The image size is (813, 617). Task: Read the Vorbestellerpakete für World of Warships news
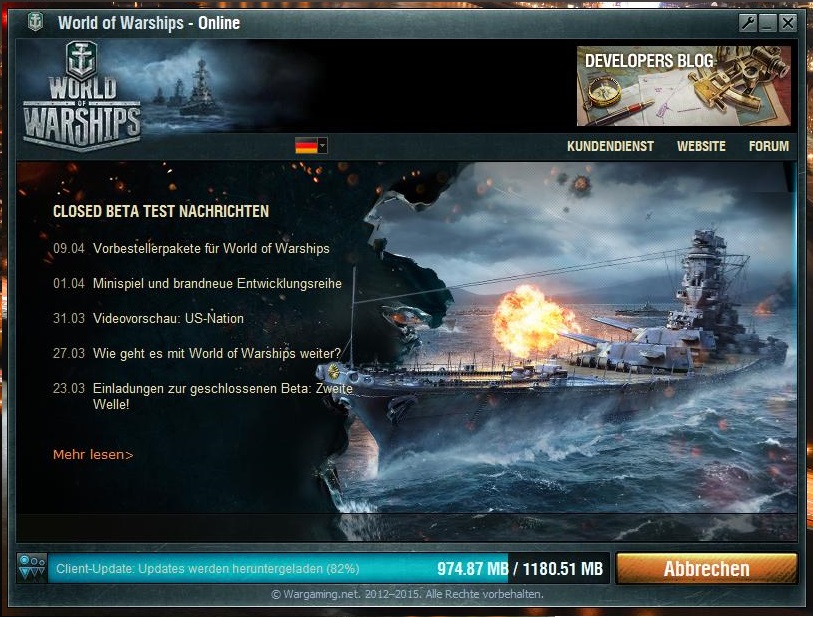[x=211, y=248]
